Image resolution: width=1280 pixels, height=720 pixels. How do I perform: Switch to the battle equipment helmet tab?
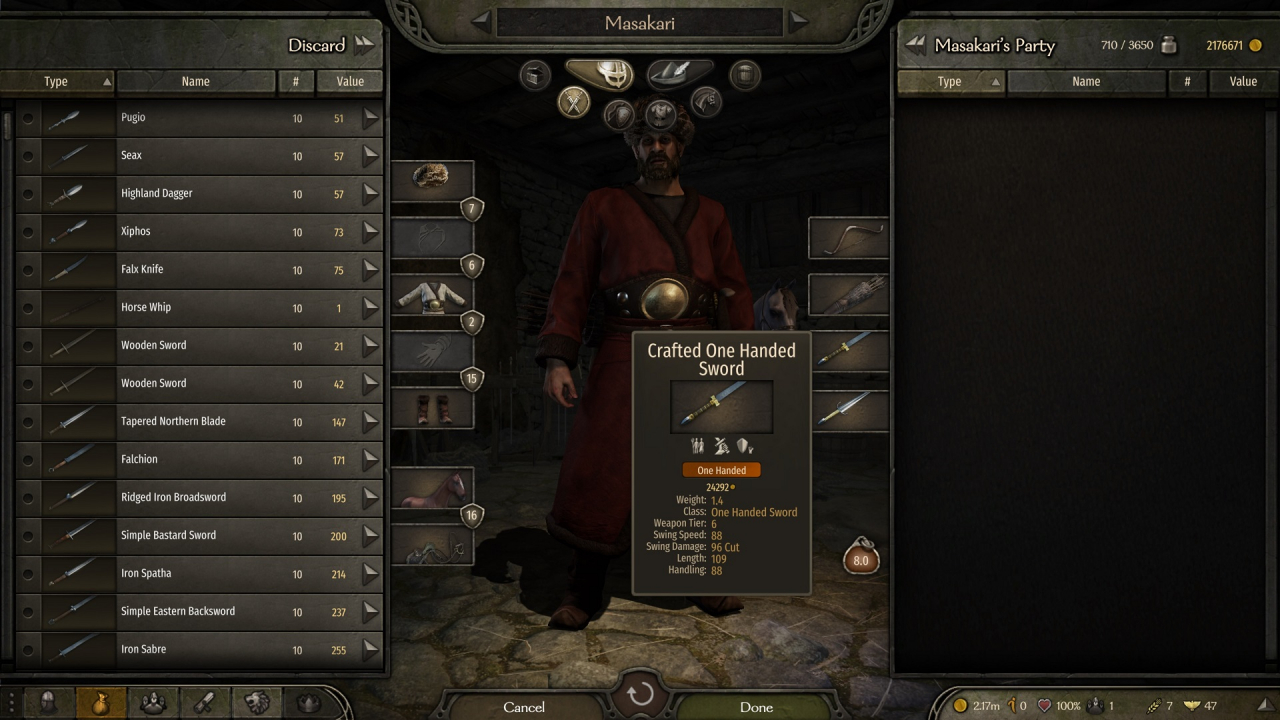pyautogui.click(x=598, y=73)
